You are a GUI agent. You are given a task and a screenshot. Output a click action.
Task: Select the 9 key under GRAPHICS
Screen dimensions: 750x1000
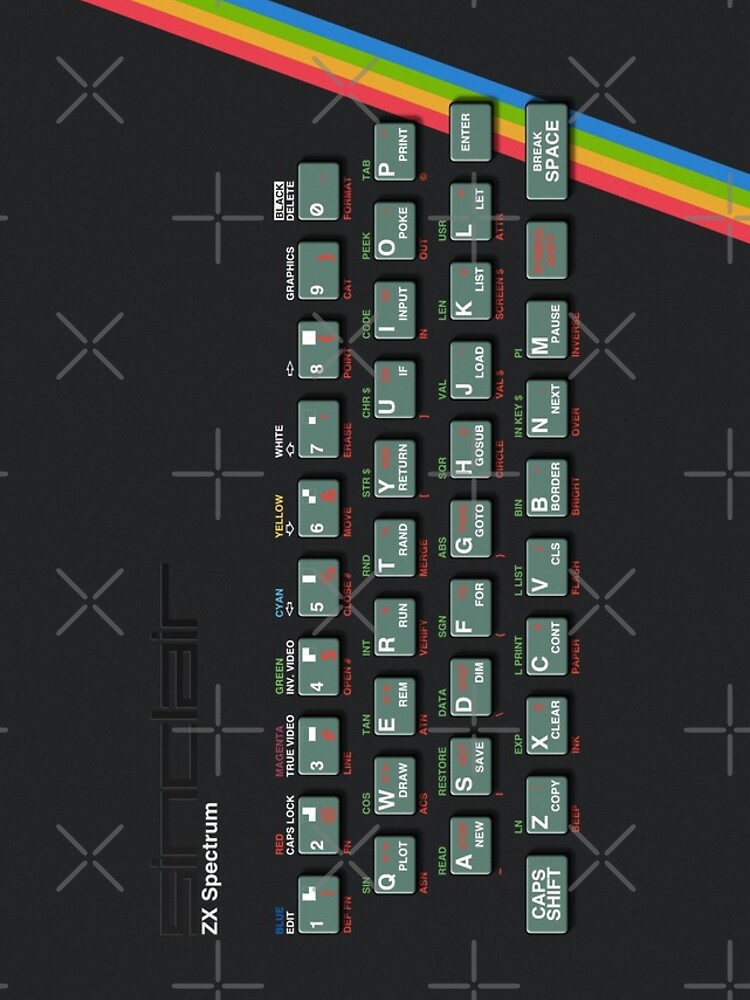point(319,270)
